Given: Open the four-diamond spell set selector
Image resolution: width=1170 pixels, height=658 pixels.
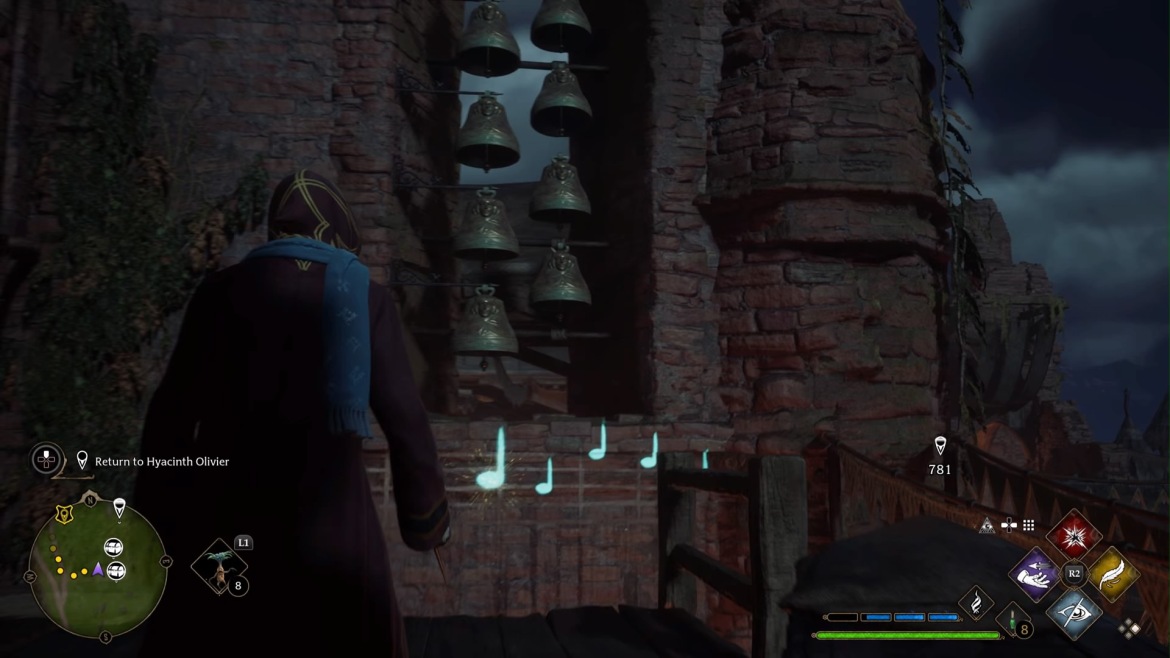Looking at the screenshot, I should point(1130,628).
